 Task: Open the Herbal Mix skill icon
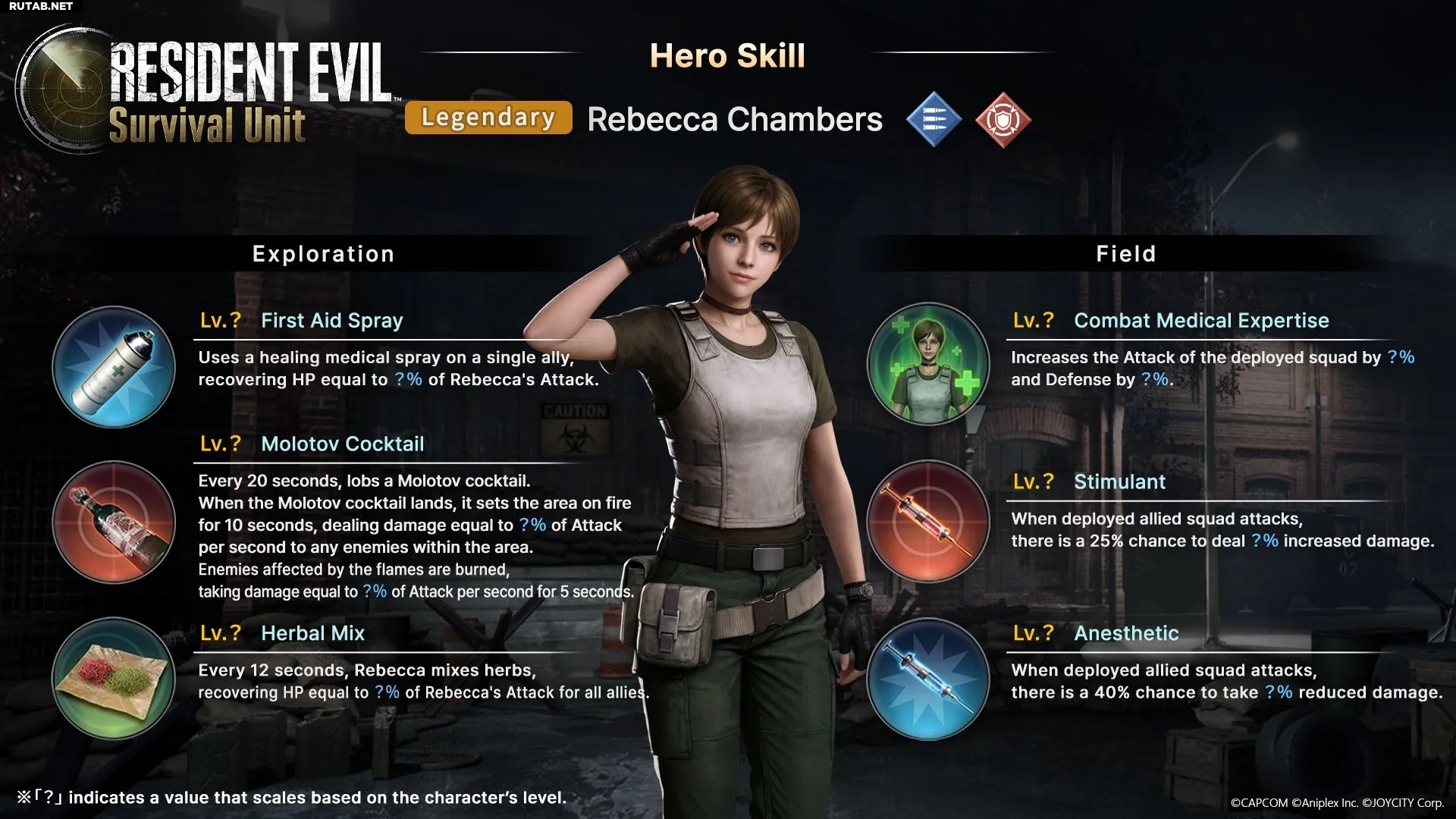click(x=114, y=678)
